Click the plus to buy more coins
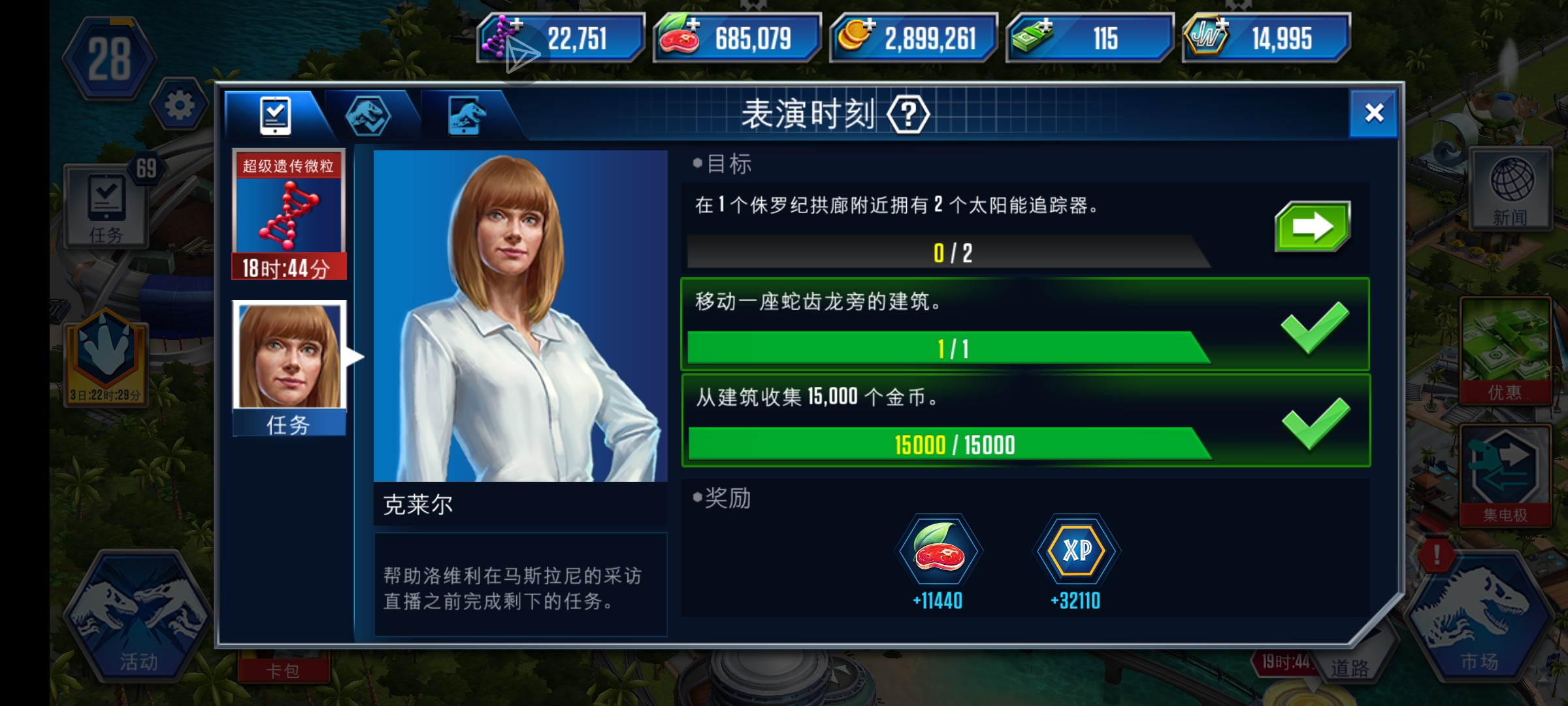Image resolution: width=1568 pixels, height=706 pixels. point(869,26)
